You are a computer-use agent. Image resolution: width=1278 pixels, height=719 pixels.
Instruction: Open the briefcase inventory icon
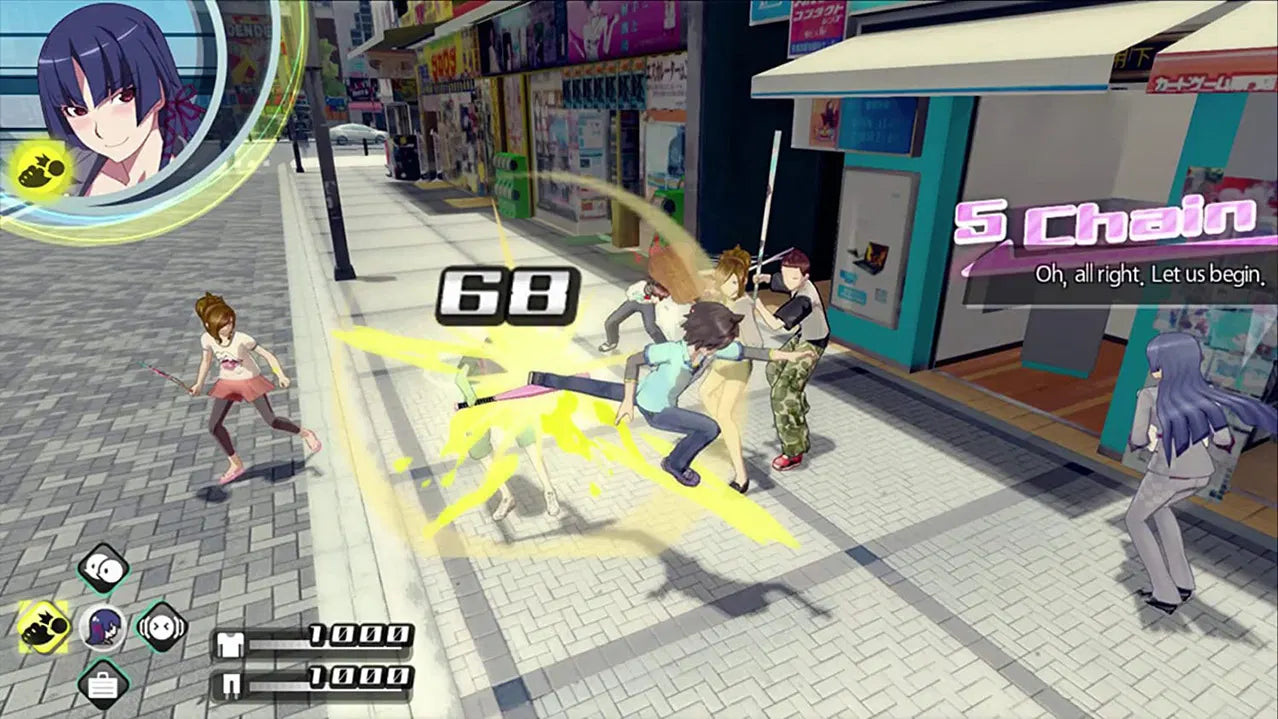103,685
